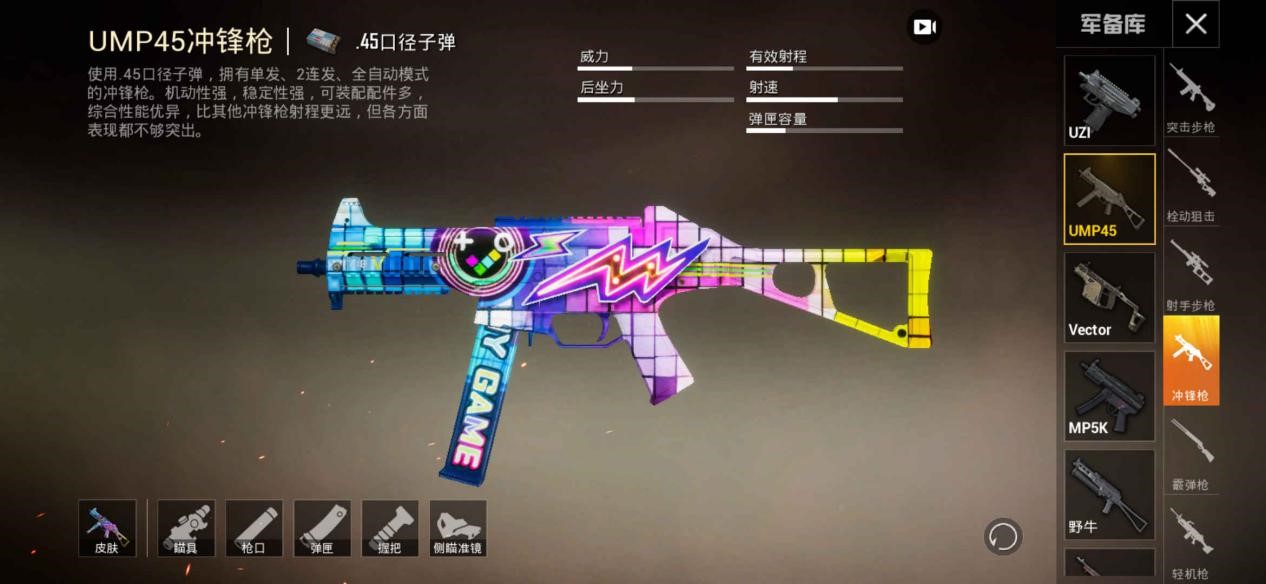This screenshot has height=584, width=1266.
Task: Select the 侧瞄准镜 canted sight slot
Action: coord(458,528)
